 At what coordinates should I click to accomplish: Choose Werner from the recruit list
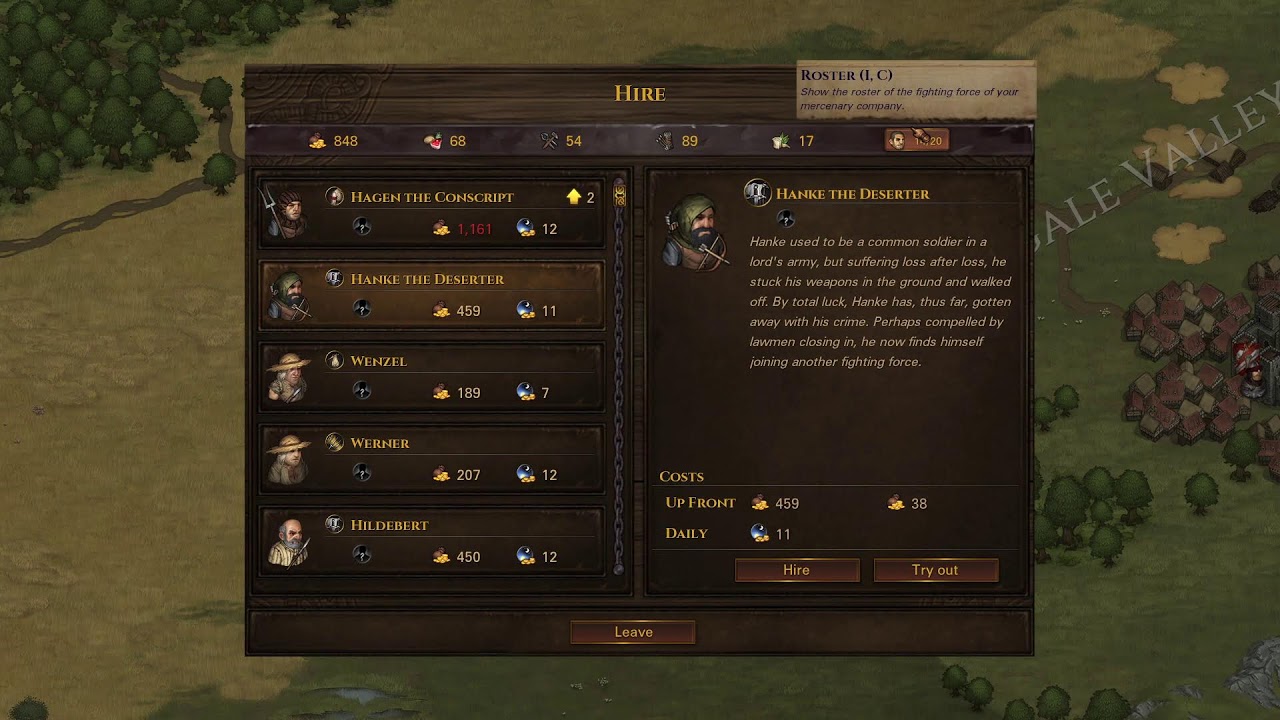pyautogui.click(x=432, y=459)
